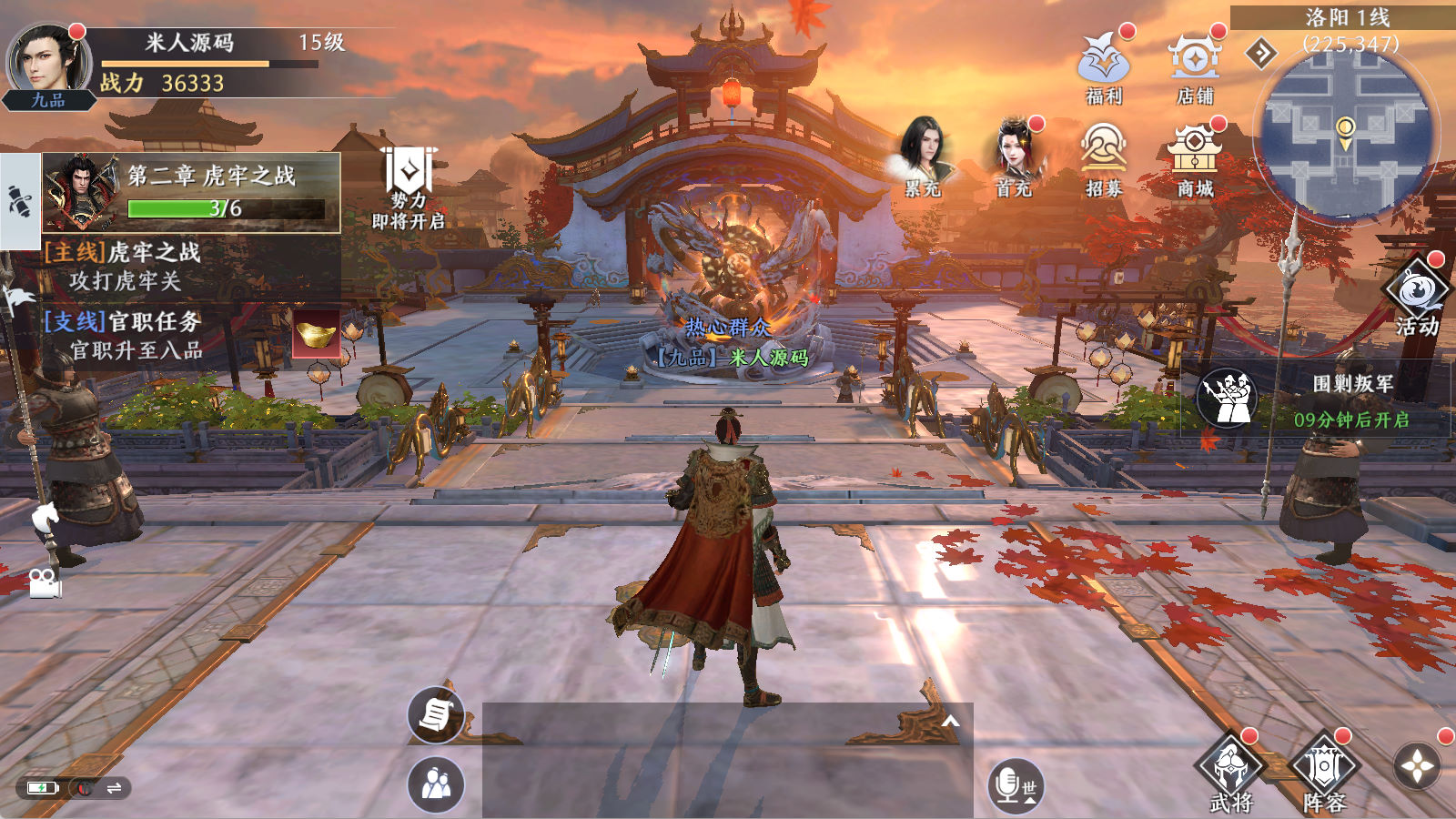Expand the chat box with the arrow
1456x819 pixels.
(951, 722)
